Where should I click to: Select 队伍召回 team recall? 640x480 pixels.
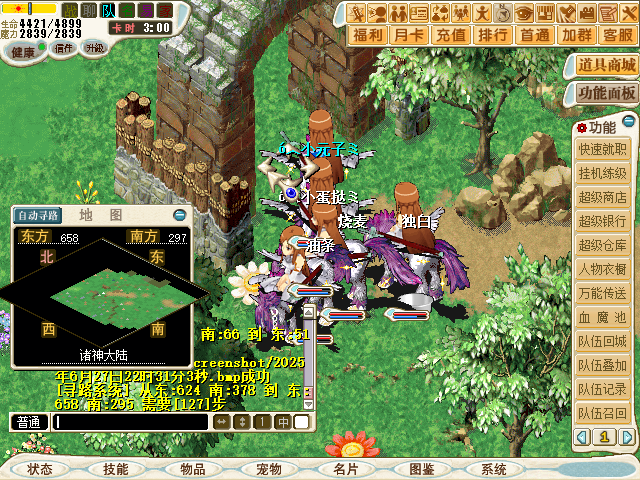point(603,414)
